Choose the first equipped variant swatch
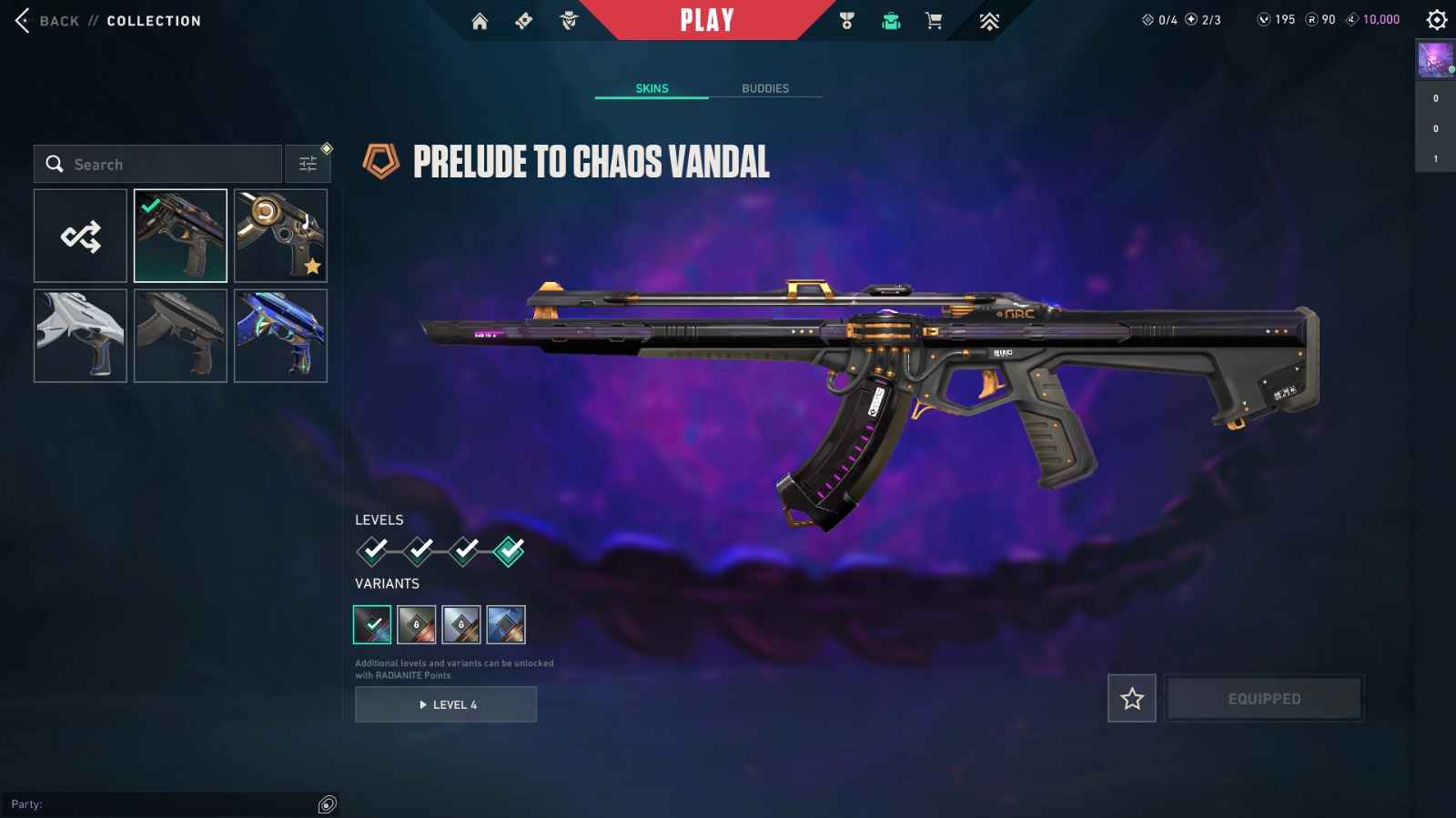 point(372,625)
